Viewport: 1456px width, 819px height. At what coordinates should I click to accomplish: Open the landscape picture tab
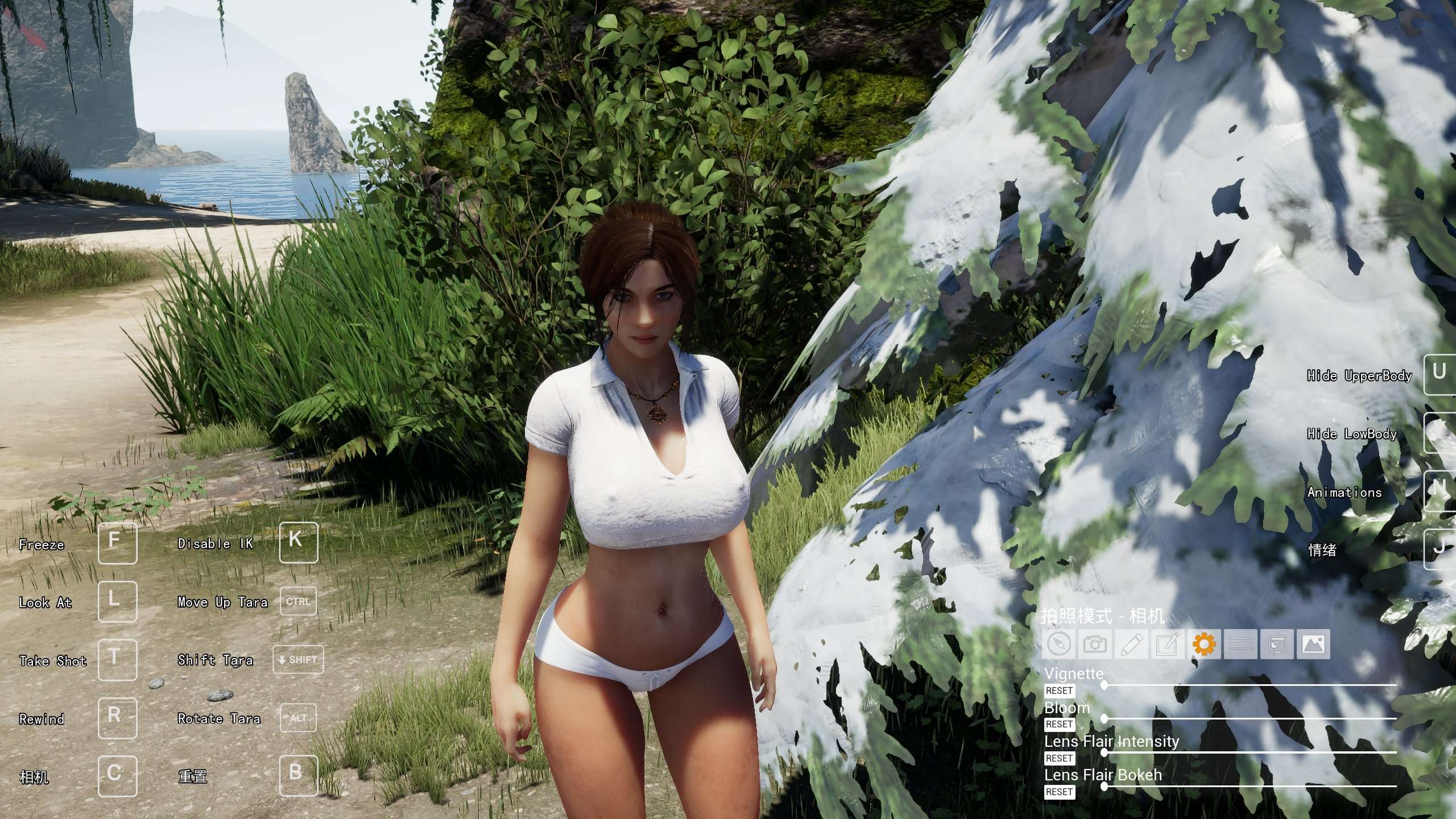(x=1313, y=644)
